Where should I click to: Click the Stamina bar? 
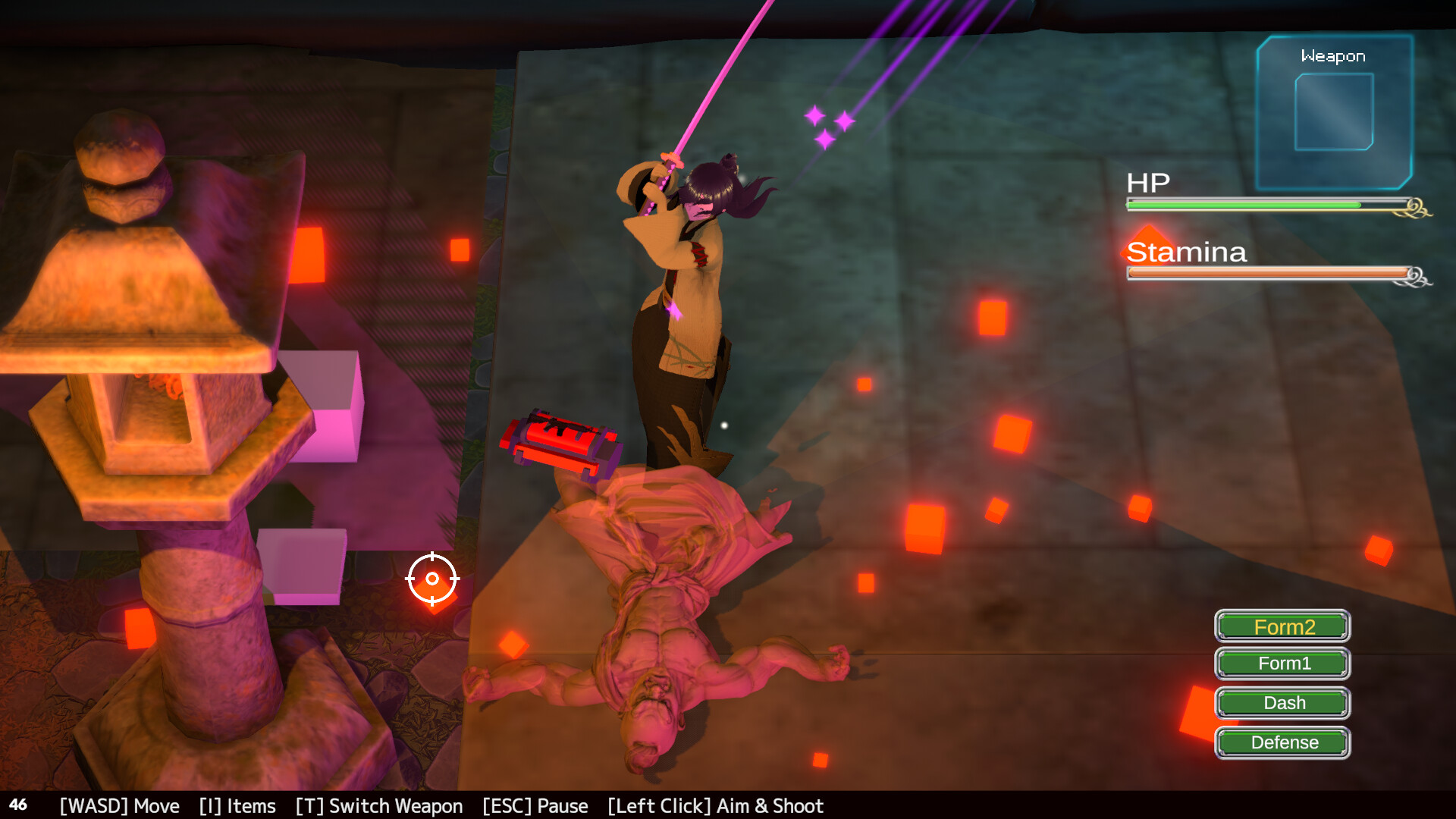coord(1266,271)
